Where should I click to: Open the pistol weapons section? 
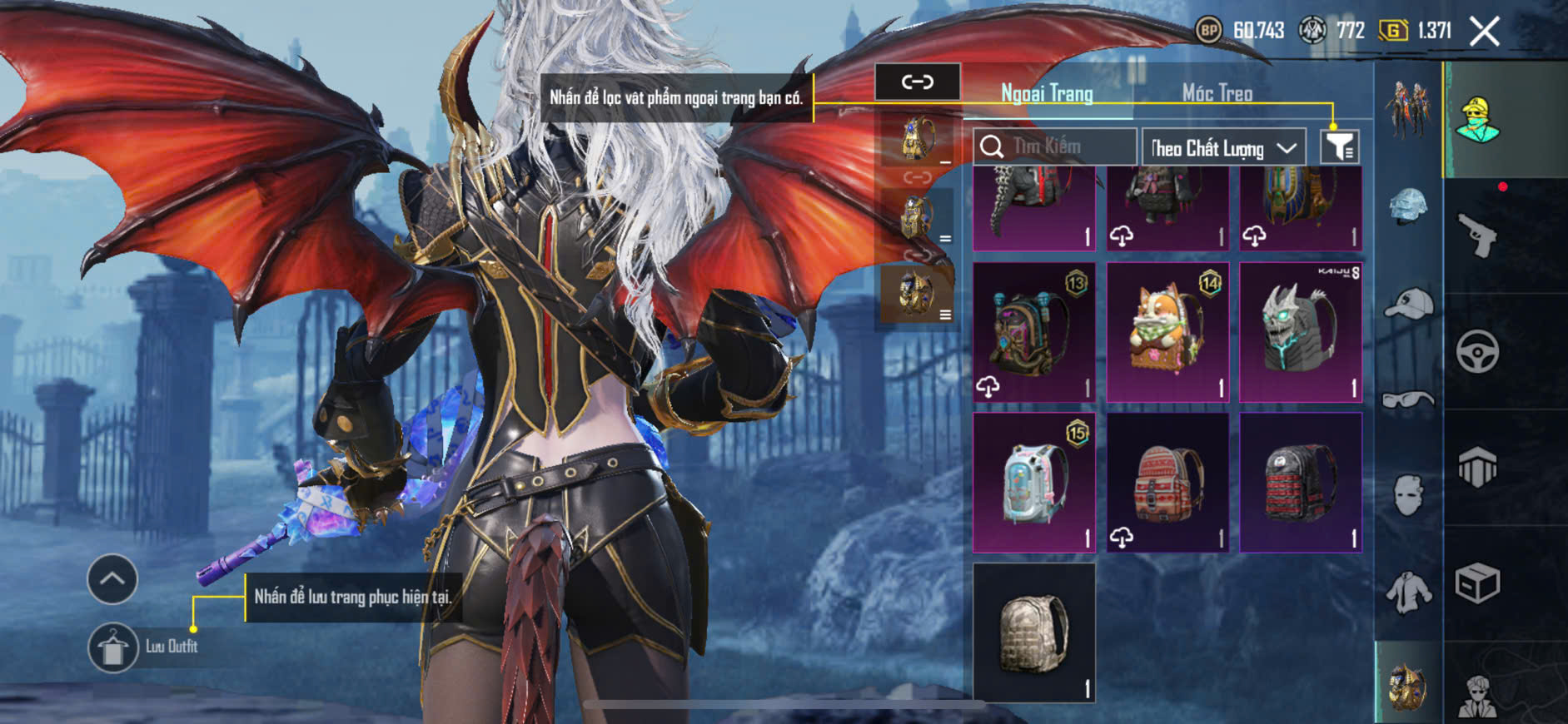(x=1477, y=236)
